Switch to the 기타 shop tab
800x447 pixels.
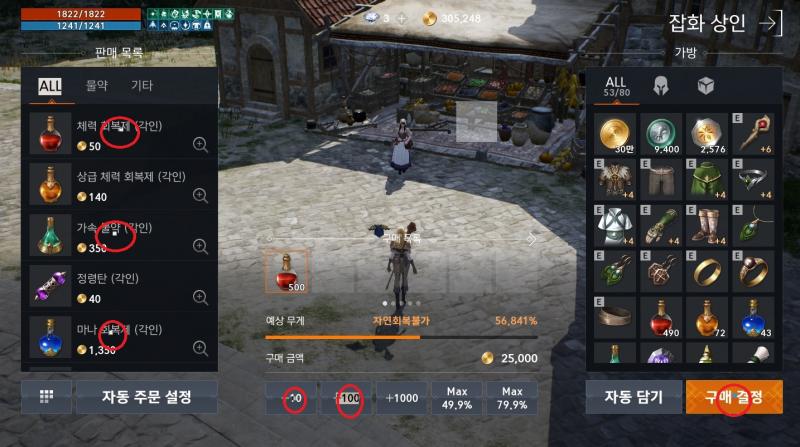pyautogui.click(x=142, y=86)
